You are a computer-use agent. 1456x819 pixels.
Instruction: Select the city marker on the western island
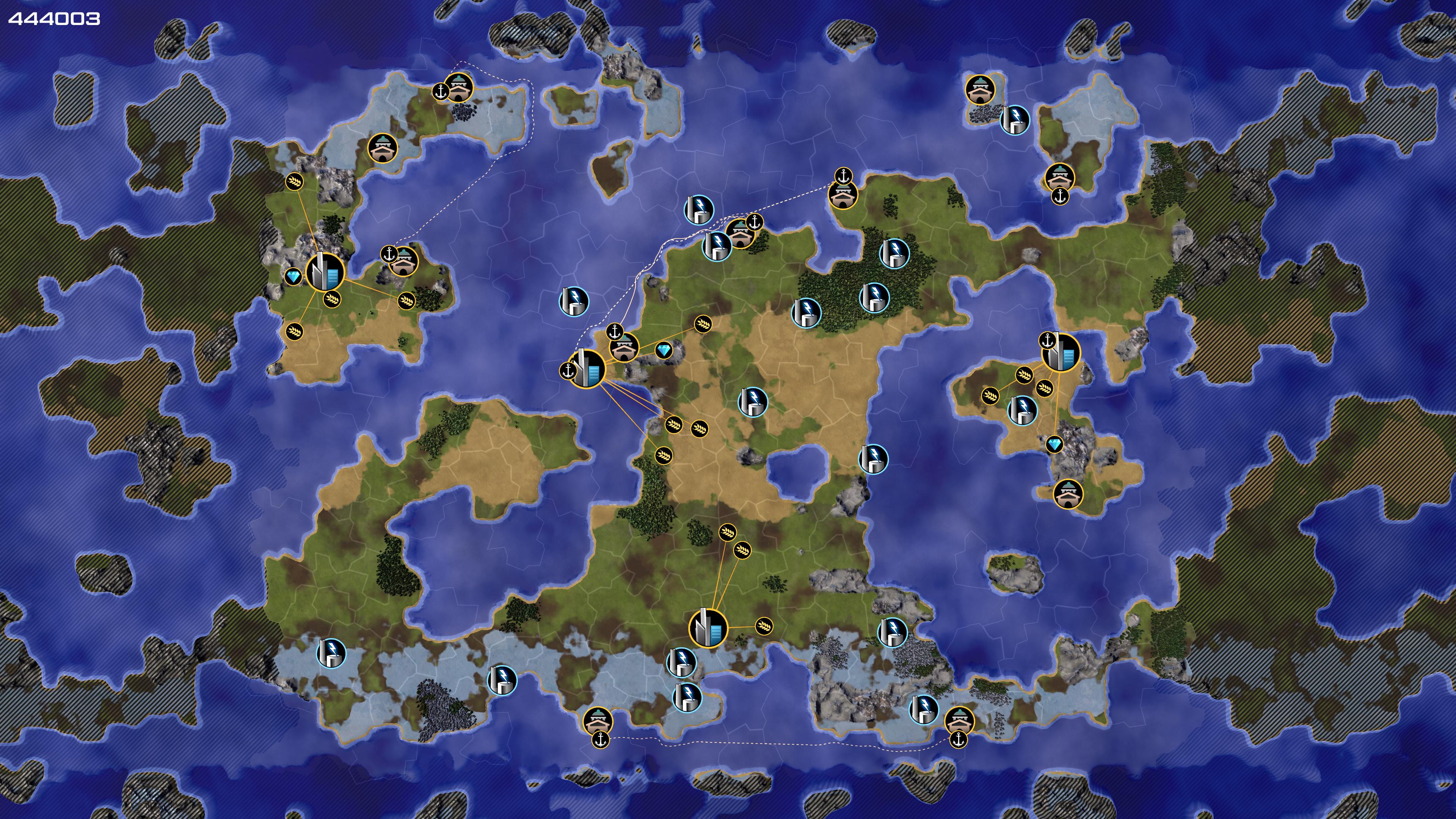tap(325, 272)
